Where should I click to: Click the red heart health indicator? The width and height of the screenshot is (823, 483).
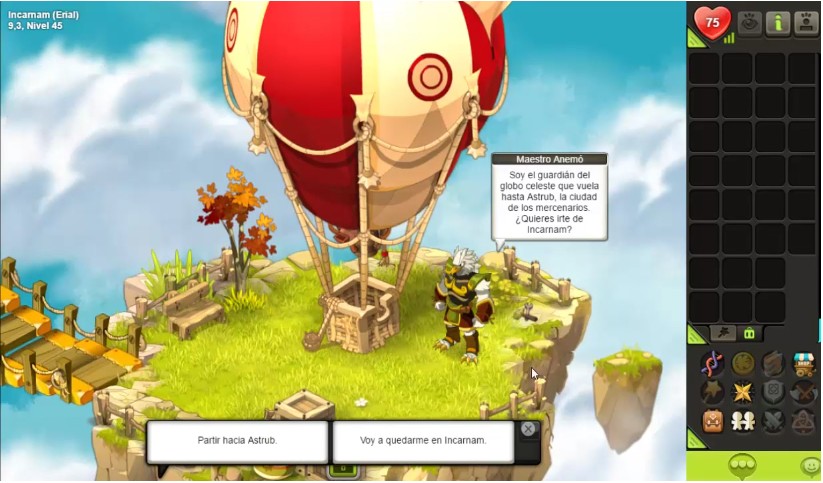[x=712, y=23]
